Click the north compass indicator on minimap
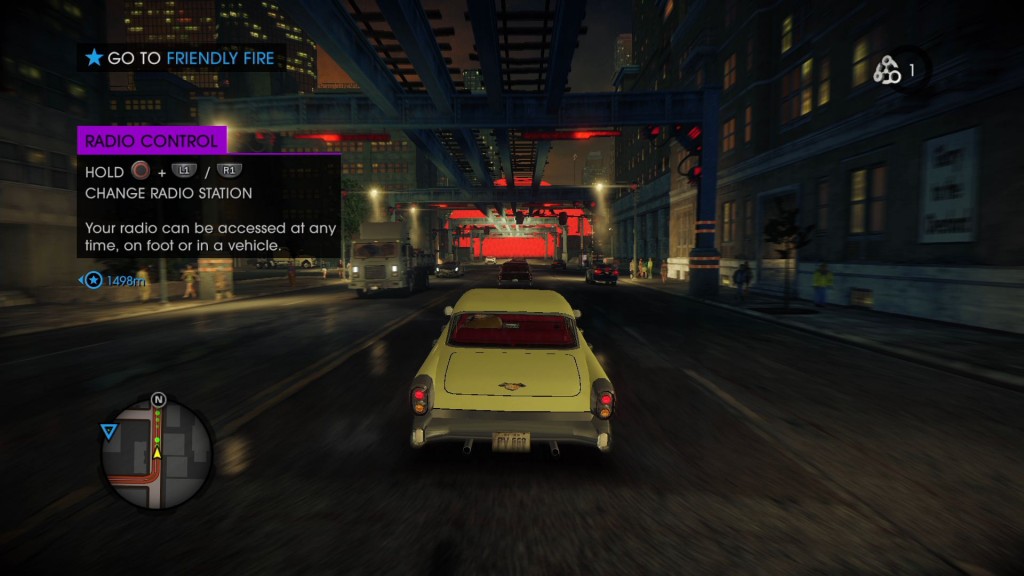 pyautogui.click(x=158, y=400)
